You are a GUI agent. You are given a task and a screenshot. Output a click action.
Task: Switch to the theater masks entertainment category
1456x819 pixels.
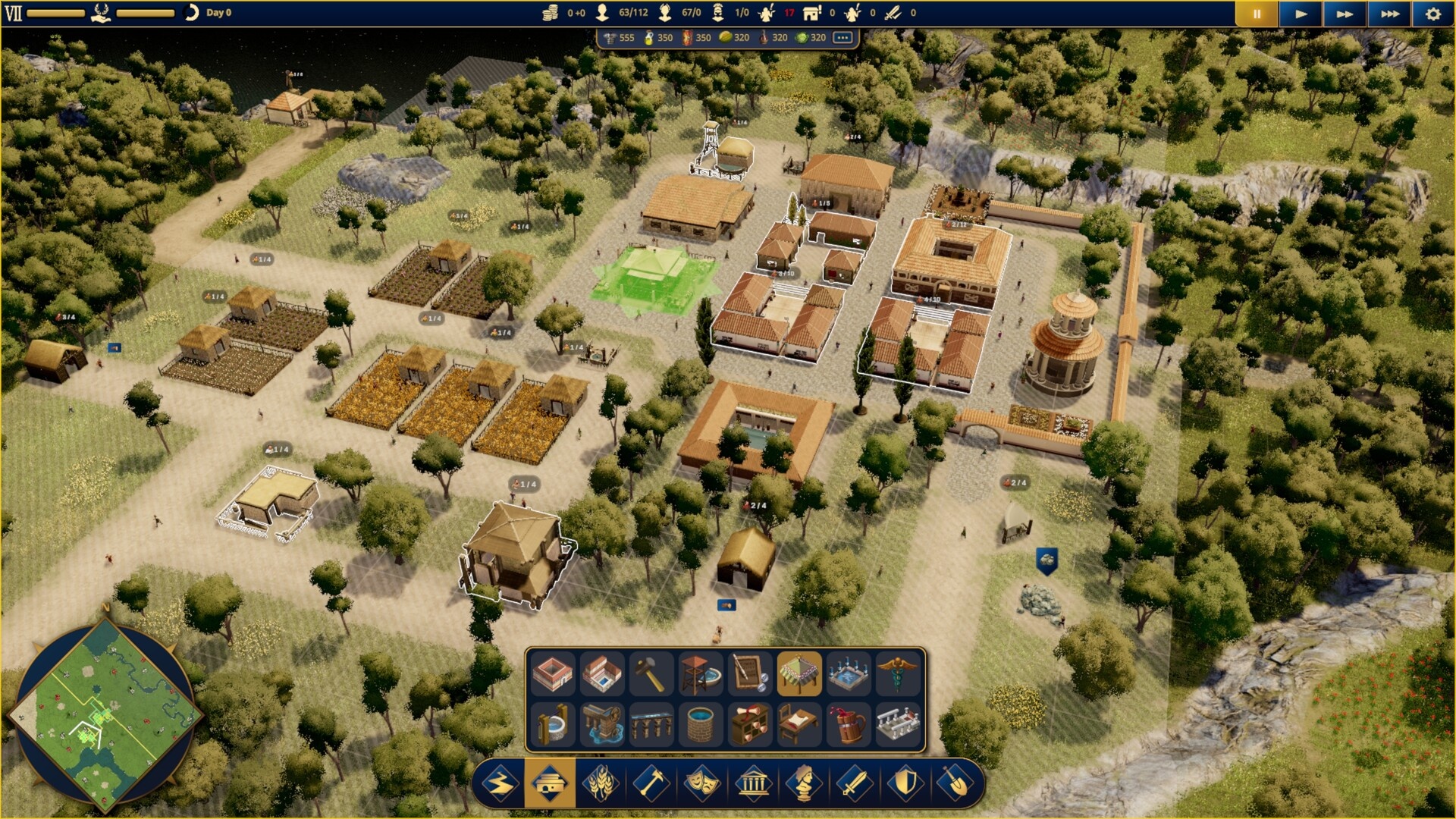(701, 783)
